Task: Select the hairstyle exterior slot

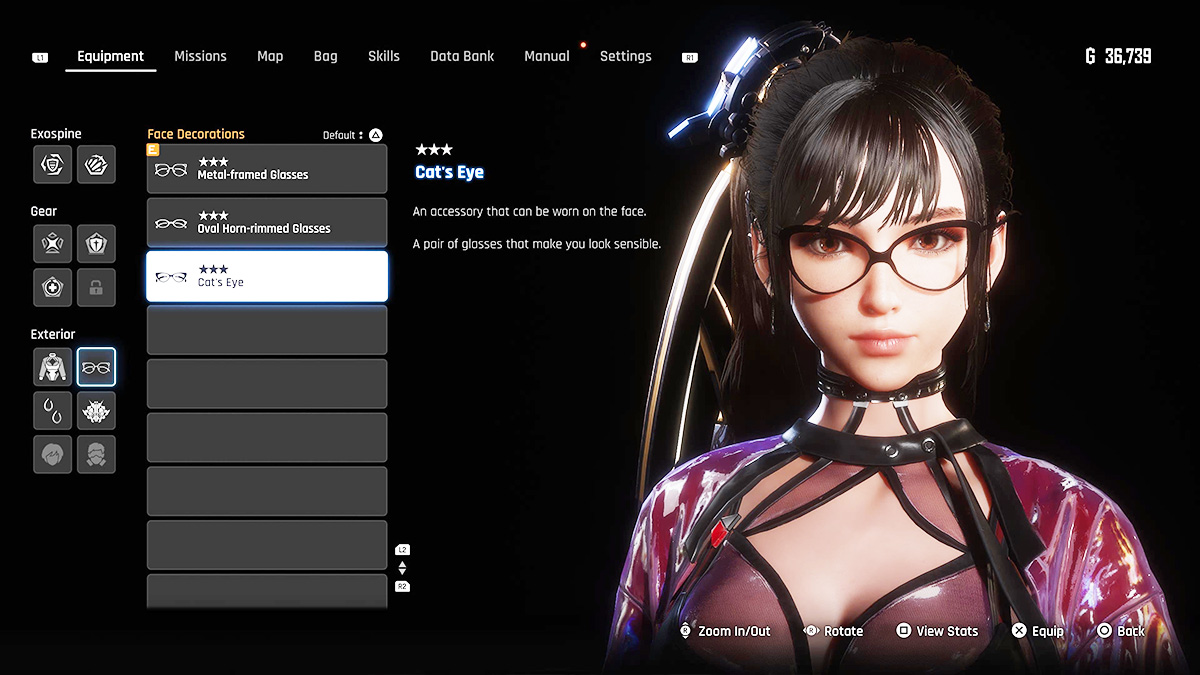Action: point(52,454)
